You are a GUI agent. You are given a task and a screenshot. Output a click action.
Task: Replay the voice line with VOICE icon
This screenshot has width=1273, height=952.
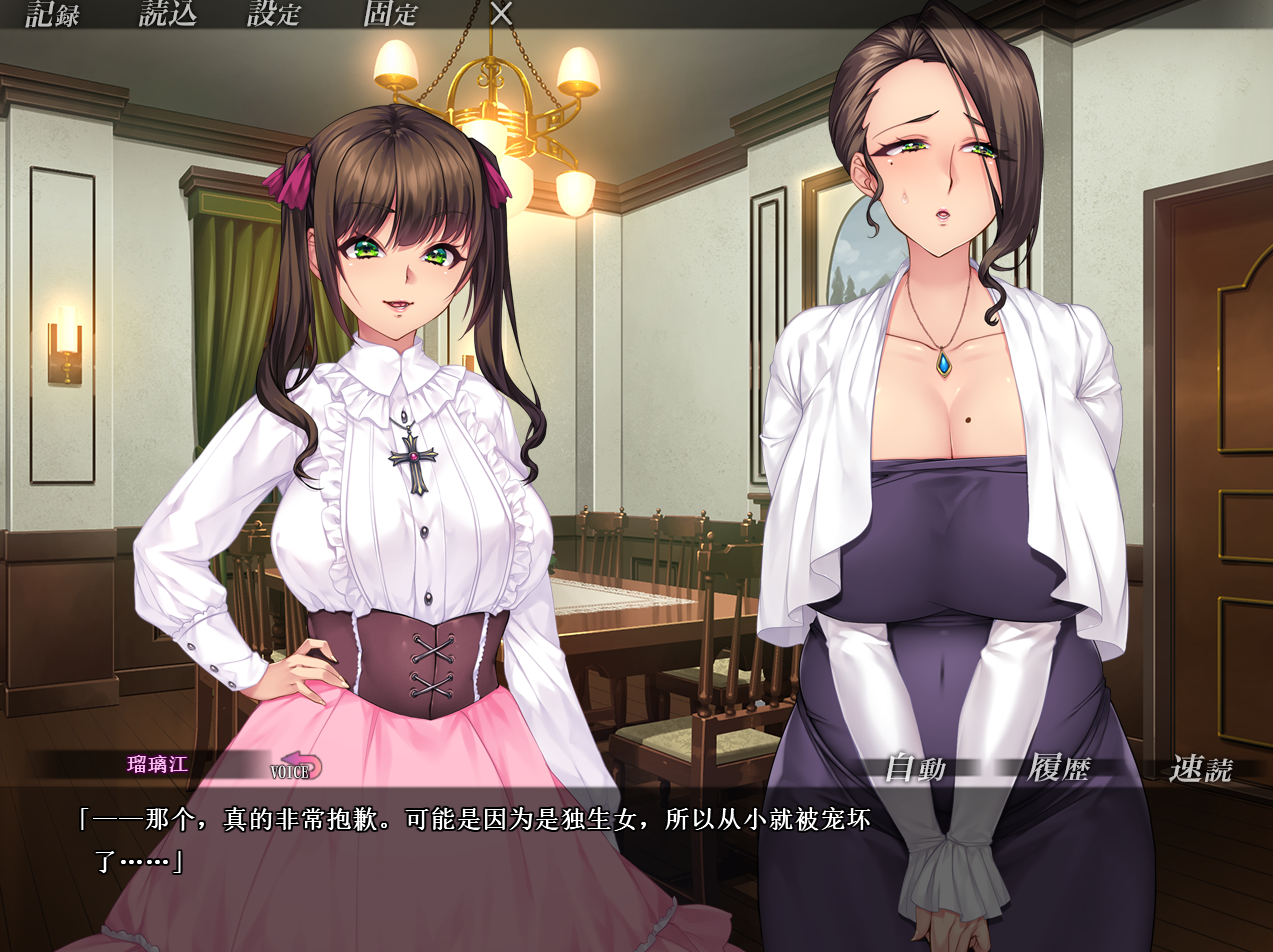pyautogui.click(x=295, y=768)
